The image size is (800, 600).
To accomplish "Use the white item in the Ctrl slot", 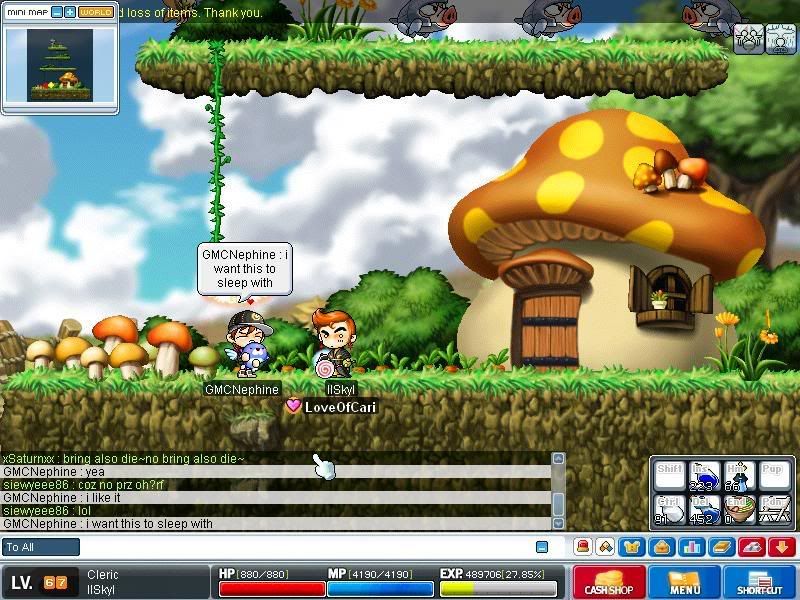I will 670,508.
